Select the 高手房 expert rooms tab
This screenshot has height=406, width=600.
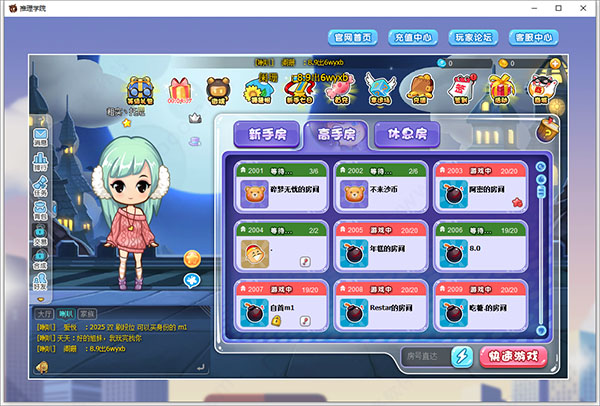click(334, 134)
